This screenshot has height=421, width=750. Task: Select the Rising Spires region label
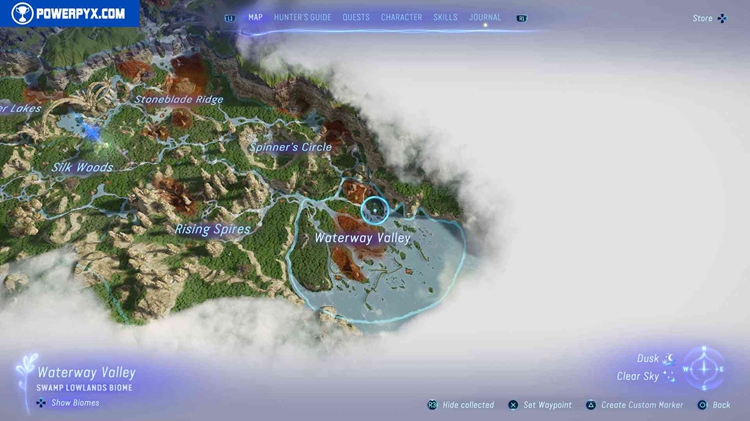[213, 229]
